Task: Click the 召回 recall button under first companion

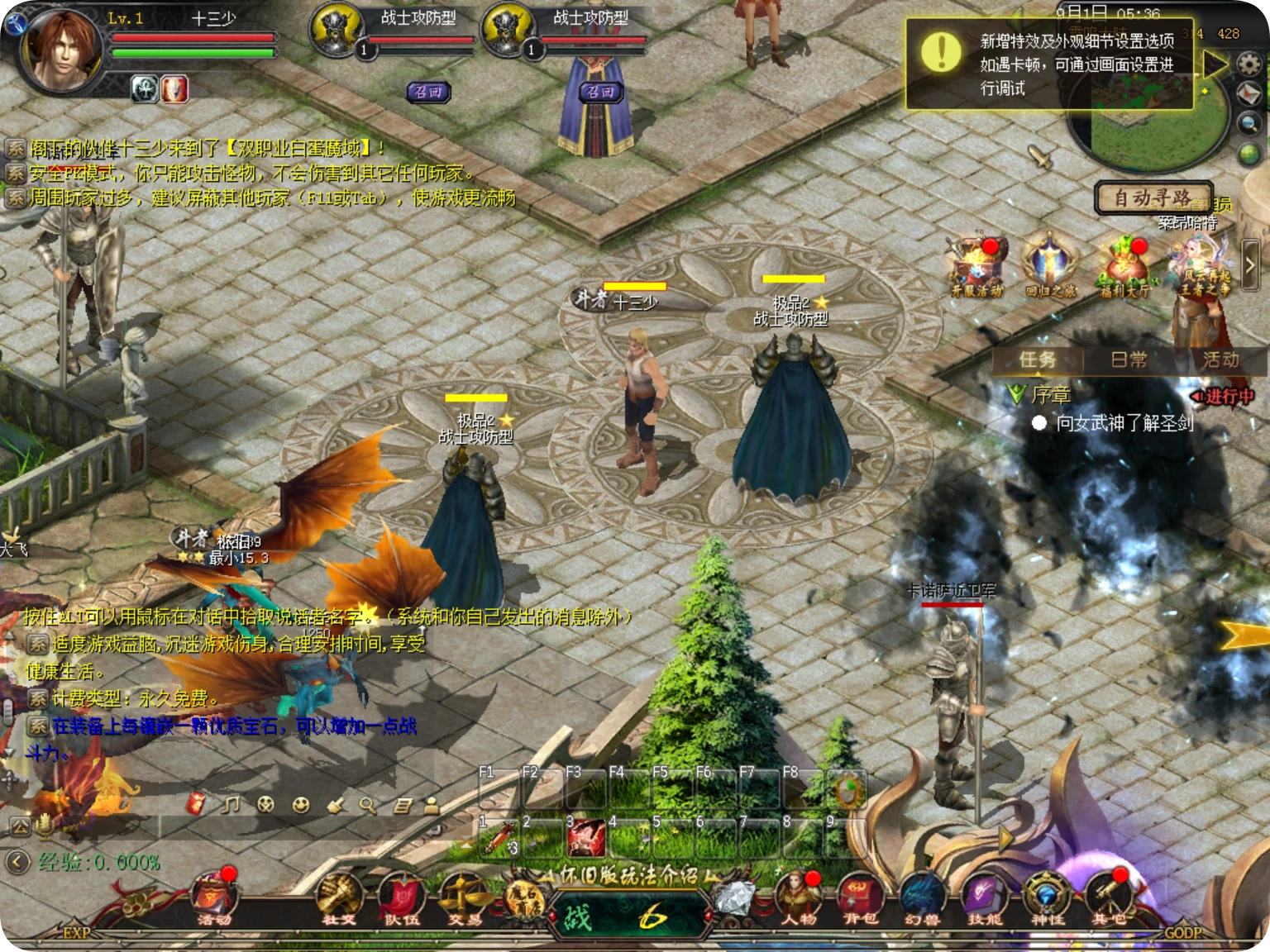Action: (x=428, y=92)
